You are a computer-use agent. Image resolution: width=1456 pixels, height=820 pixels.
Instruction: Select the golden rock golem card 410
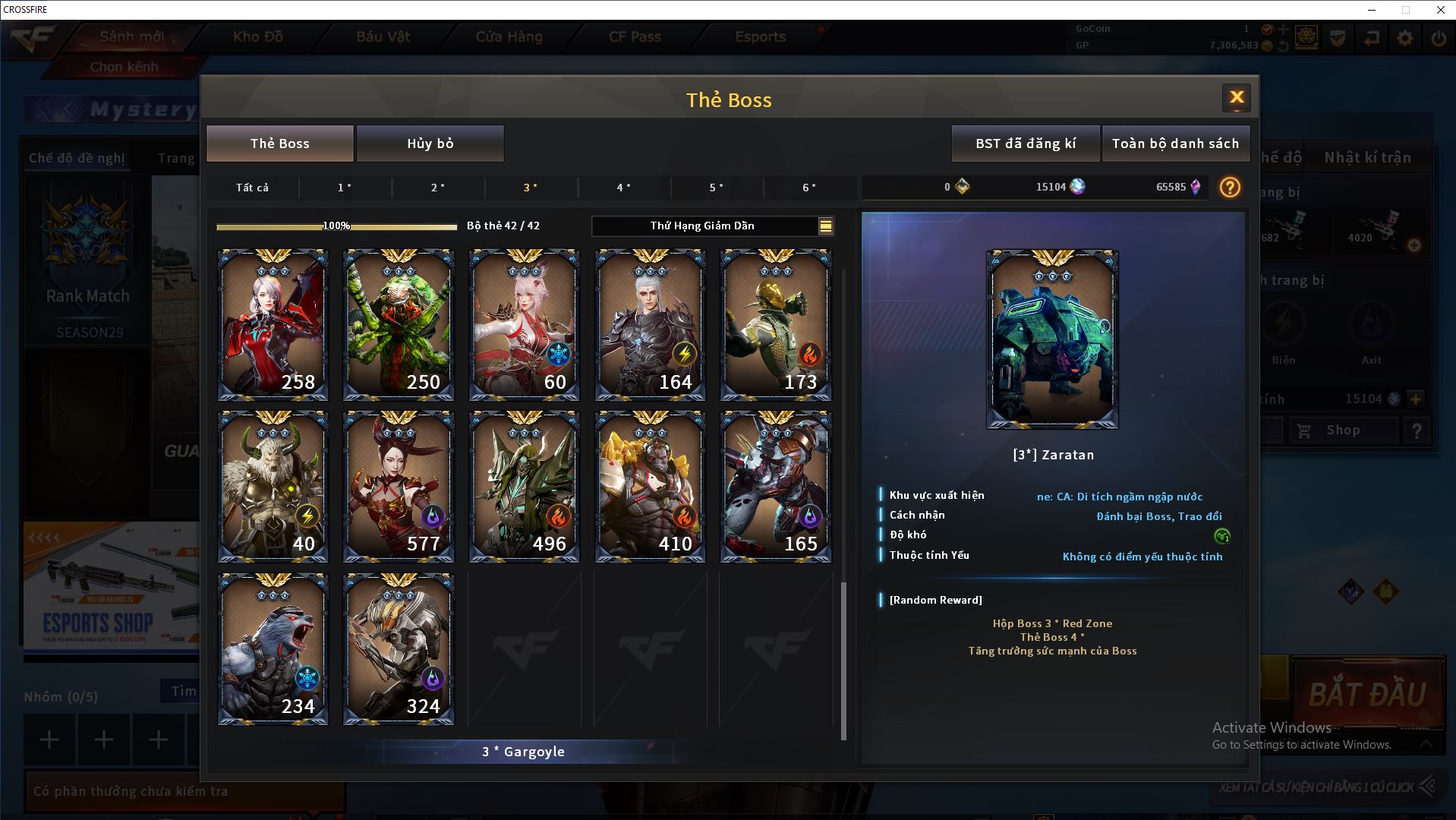click(x=650, y=487)
